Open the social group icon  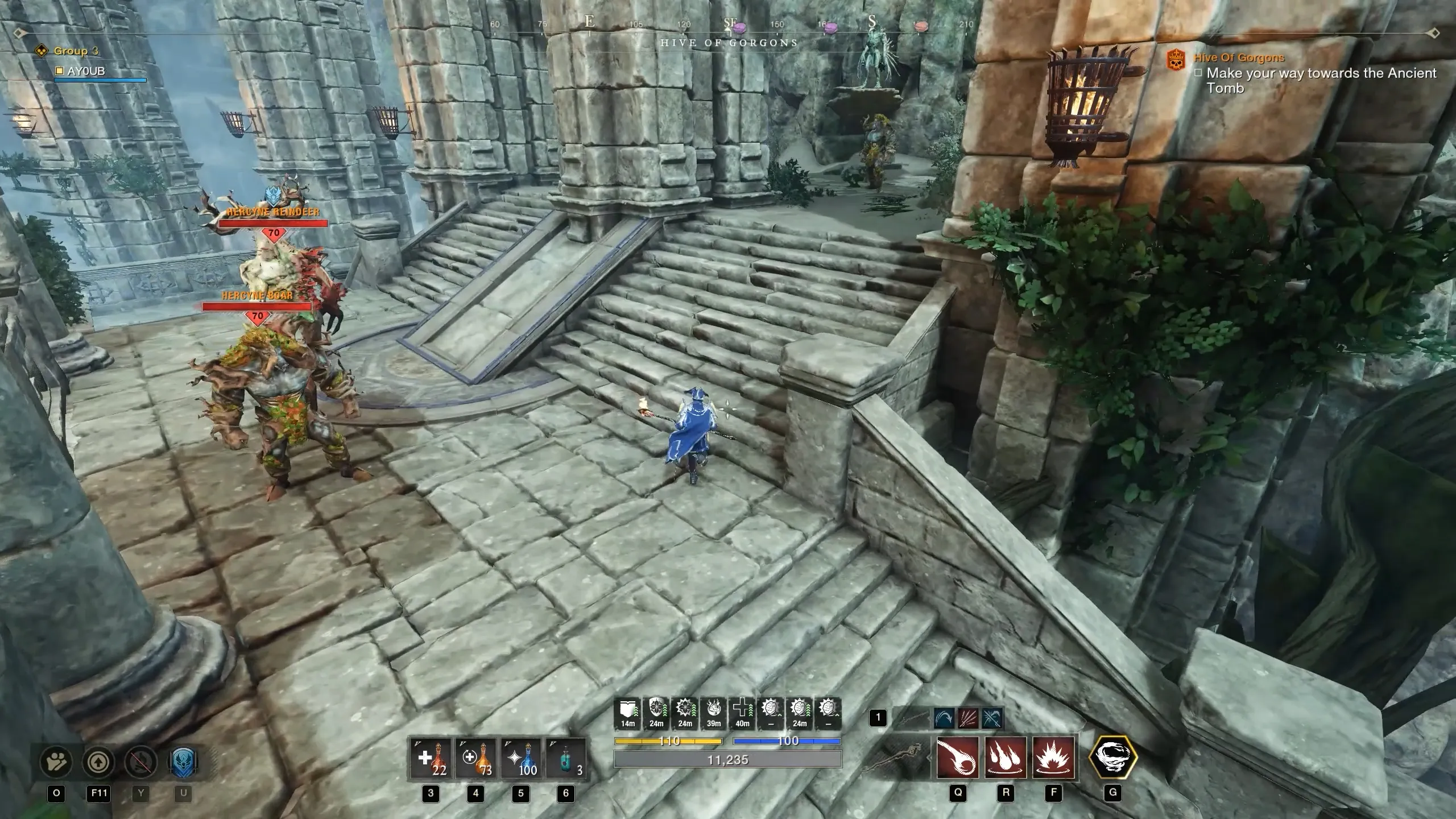click(56, 762)
